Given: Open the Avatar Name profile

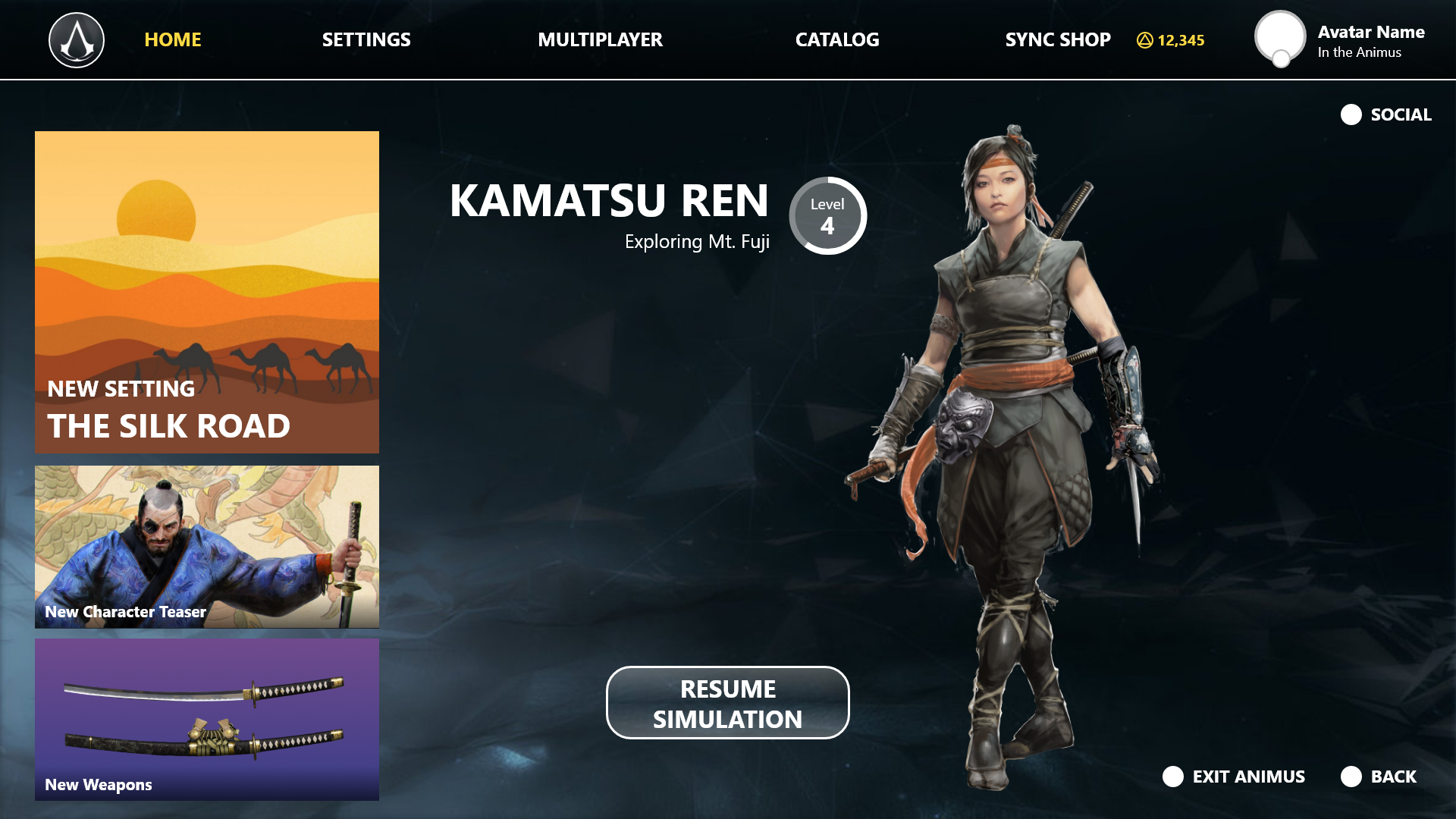Looking at the screenshot, I should (1339, 41).
